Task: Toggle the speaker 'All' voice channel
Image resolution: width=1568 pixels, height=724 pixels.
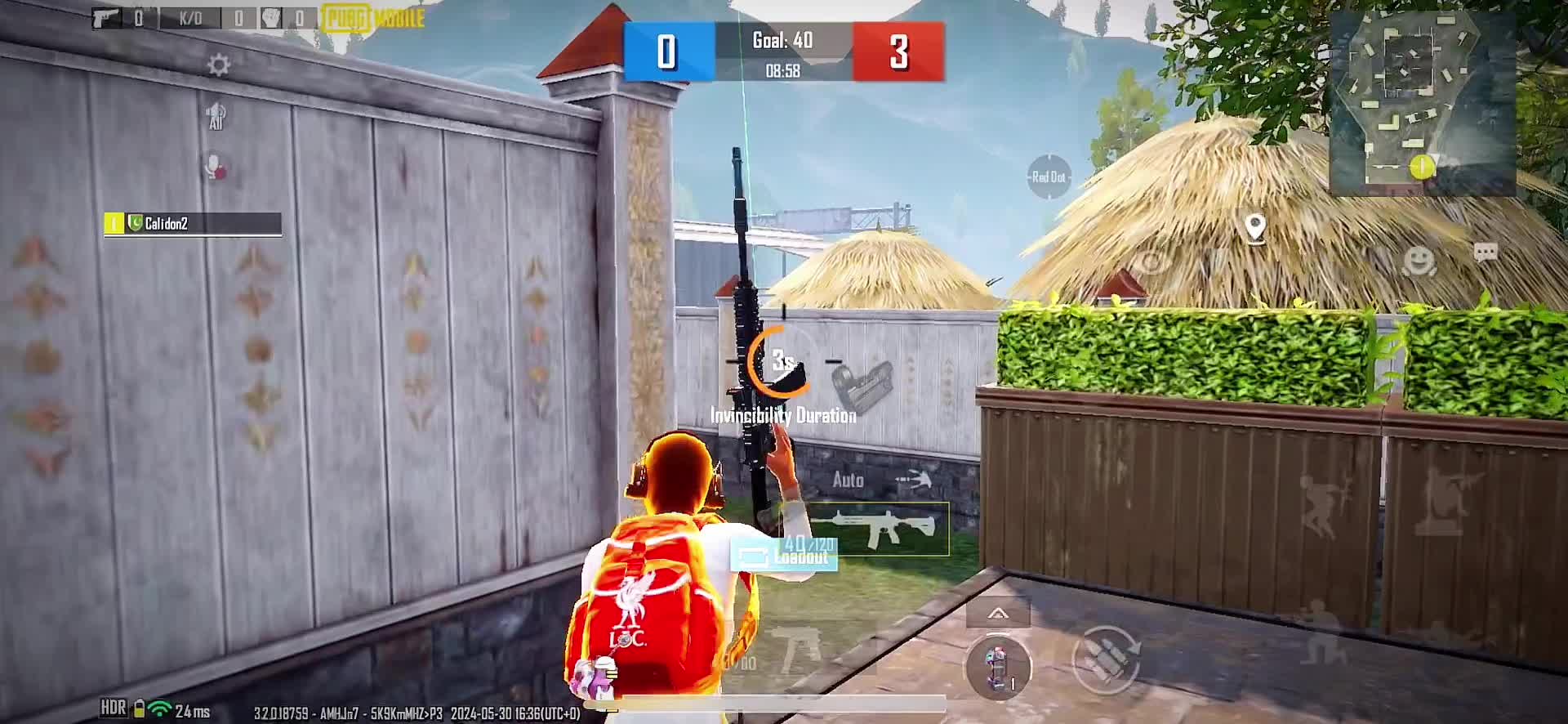Action: tap(216, 117)
